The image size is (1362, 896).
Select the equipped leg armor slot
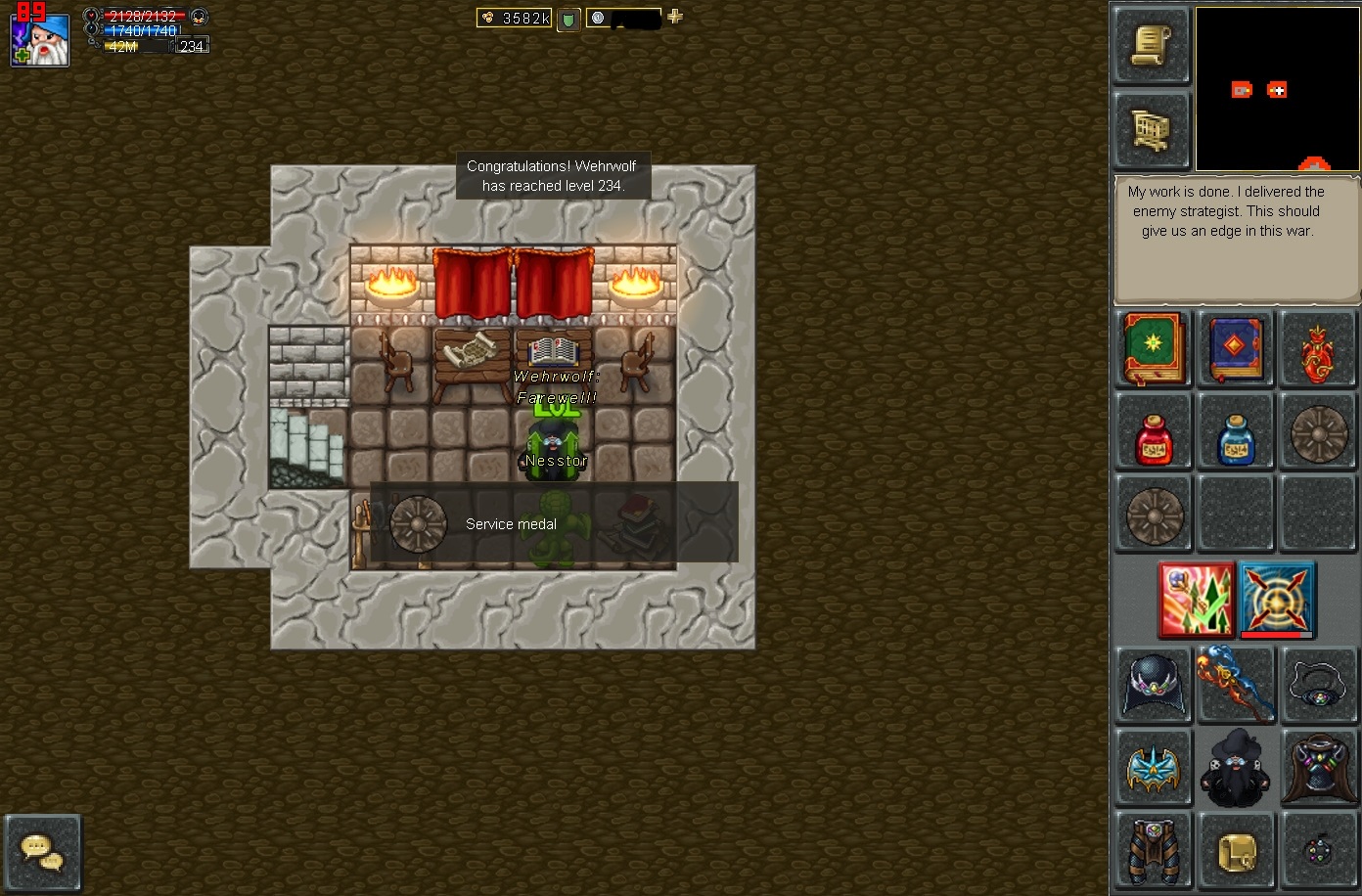(1154, 850)
